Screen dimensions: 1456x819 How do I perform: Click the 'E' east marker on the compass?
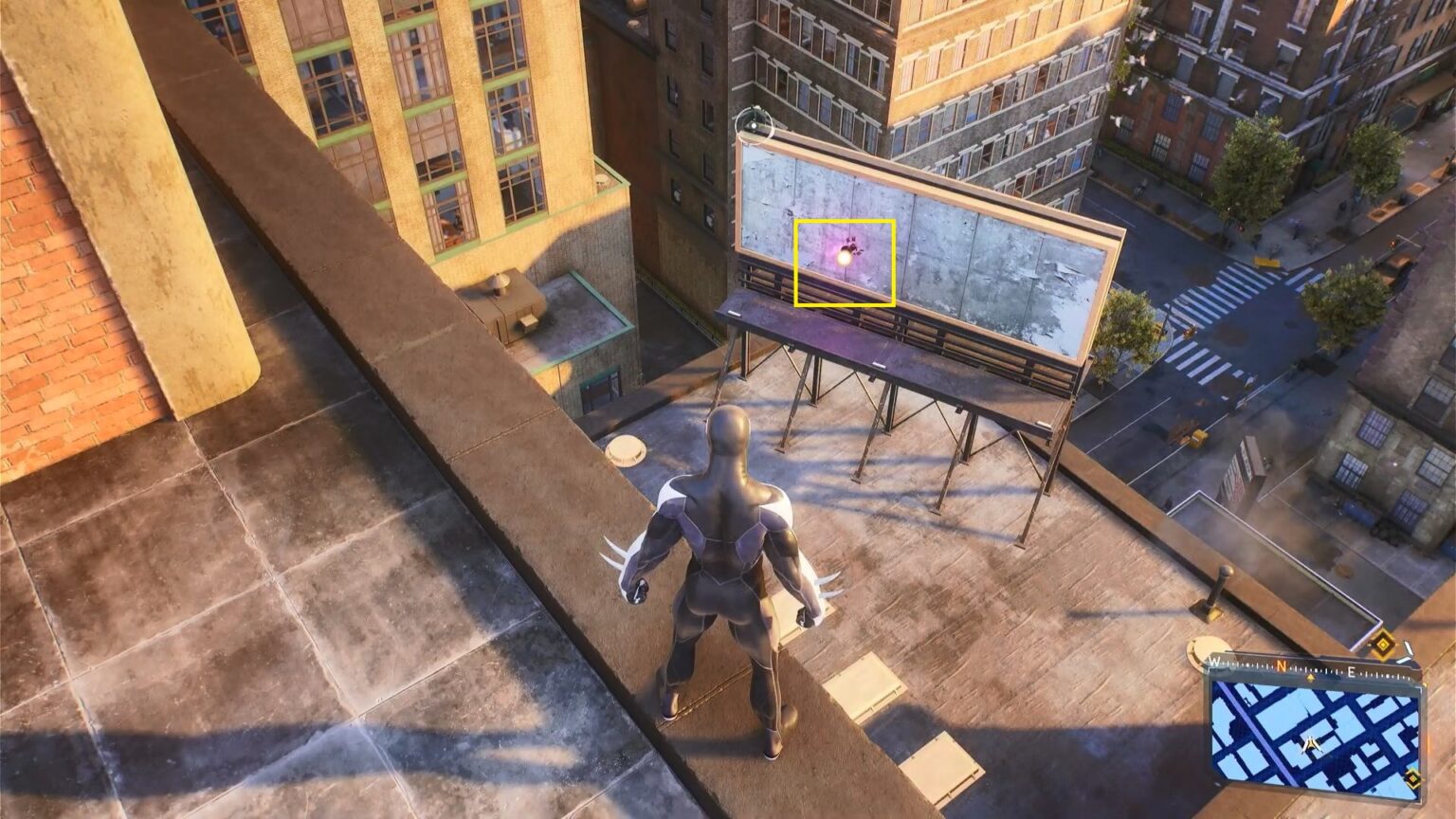pos(1352,670)
